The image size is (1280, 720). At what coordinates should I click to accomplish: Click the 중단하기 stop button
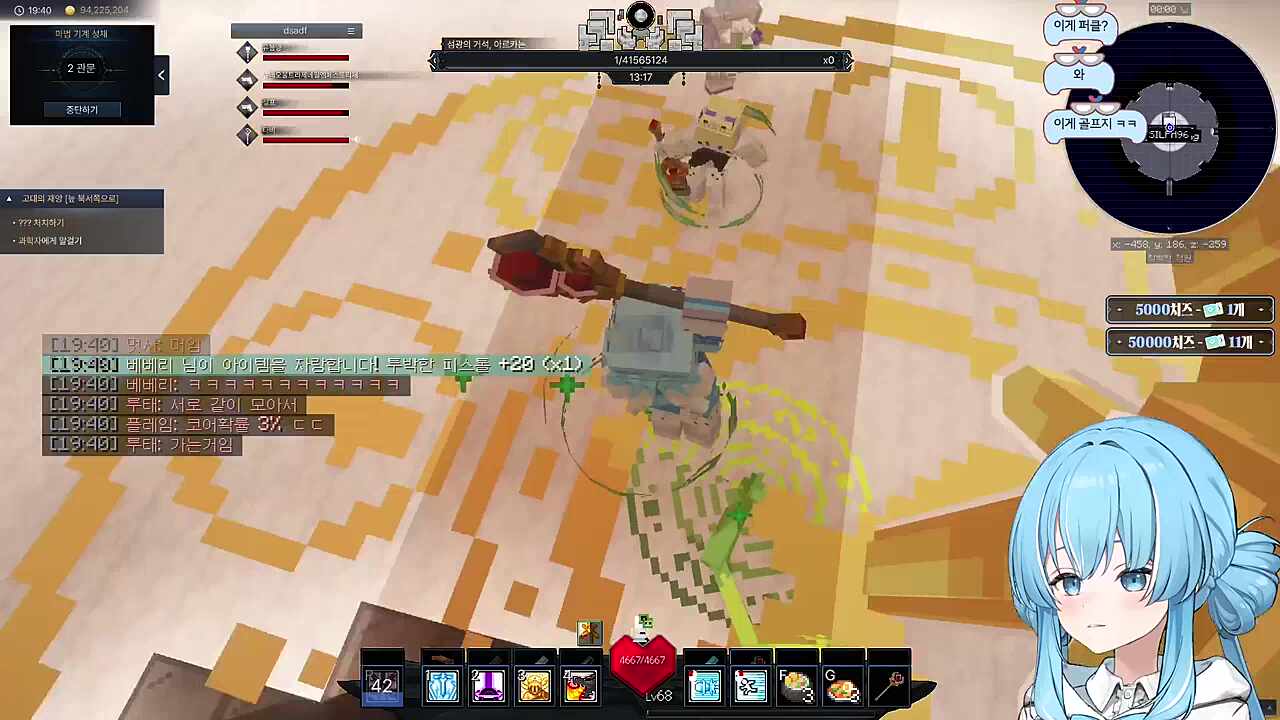tap(82, 109)
